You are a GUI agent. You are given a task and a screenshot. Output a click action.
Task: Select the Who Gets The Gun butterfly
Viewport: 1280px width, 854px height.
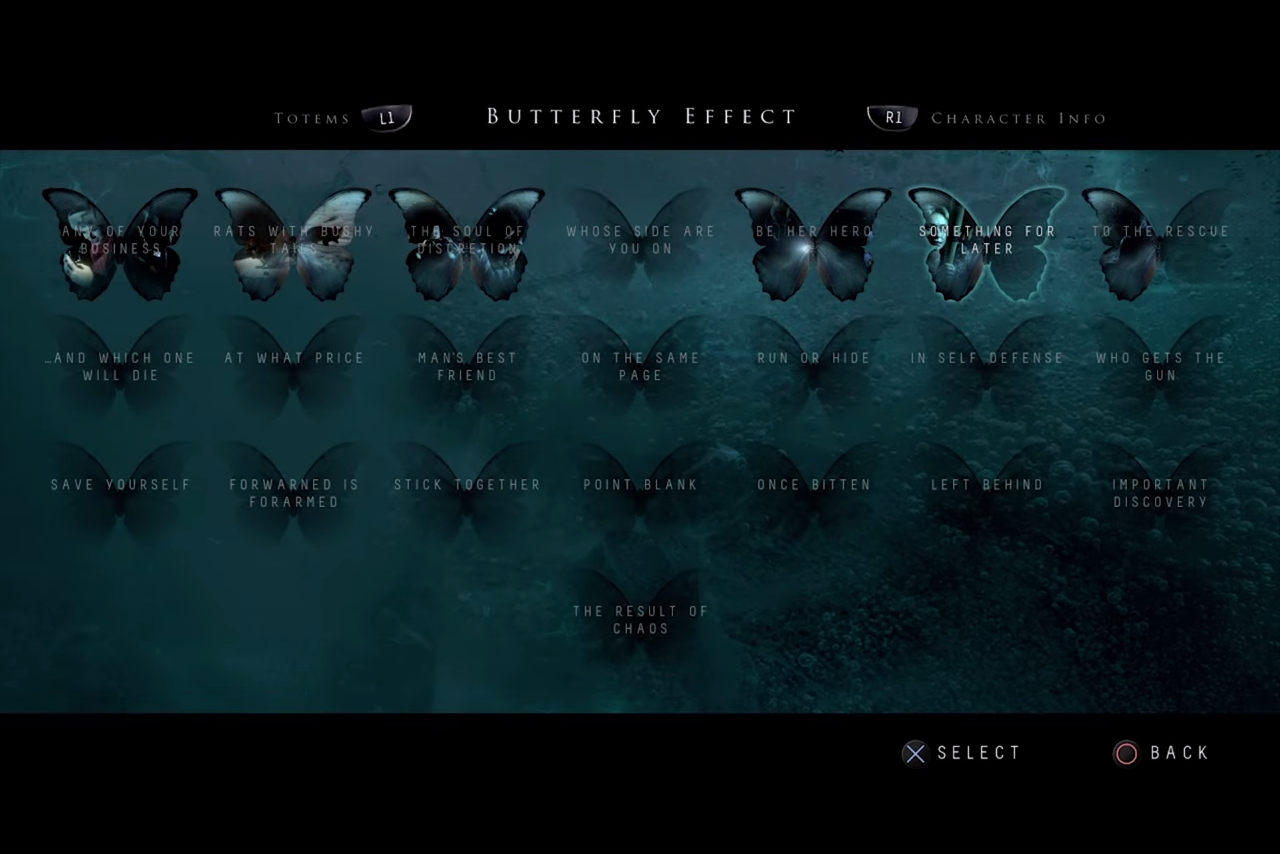[1160, 367]
